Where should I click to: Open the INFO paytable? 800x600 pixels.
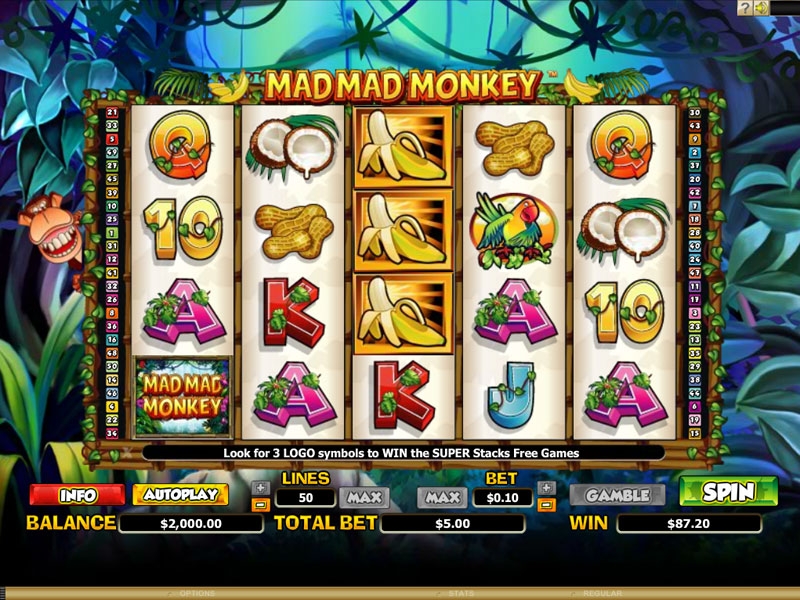[77, 495]
